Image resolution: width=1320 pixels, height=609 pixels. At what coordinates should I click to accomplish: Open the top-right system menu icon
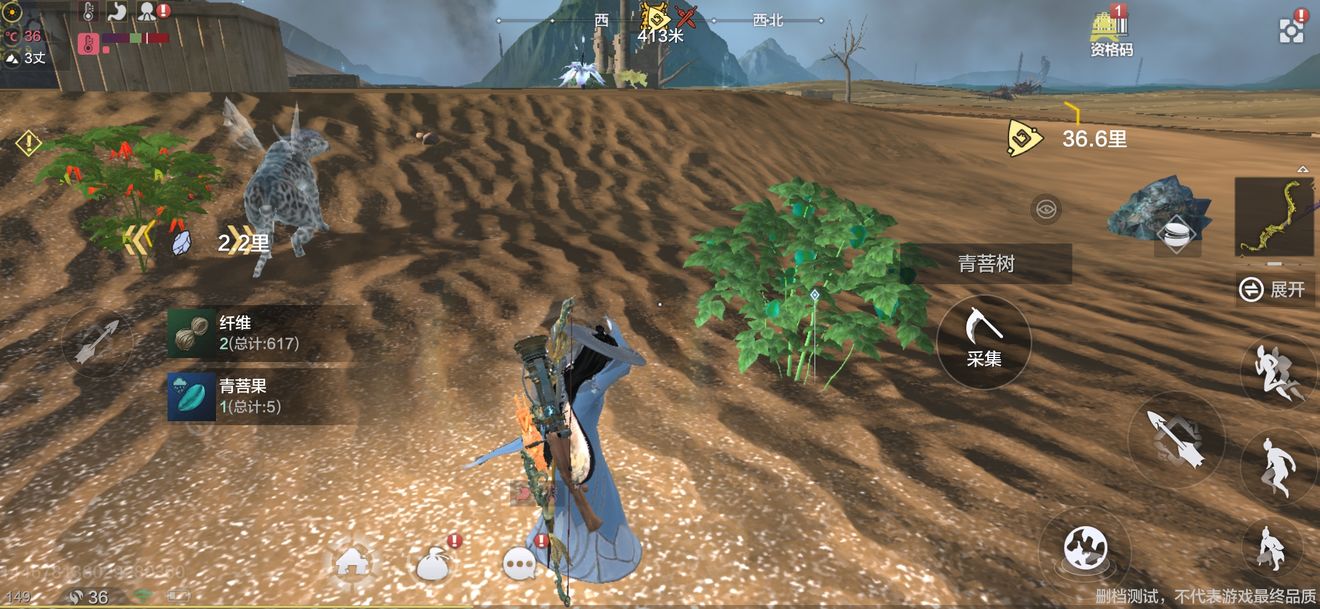(x=1291, y=30)
